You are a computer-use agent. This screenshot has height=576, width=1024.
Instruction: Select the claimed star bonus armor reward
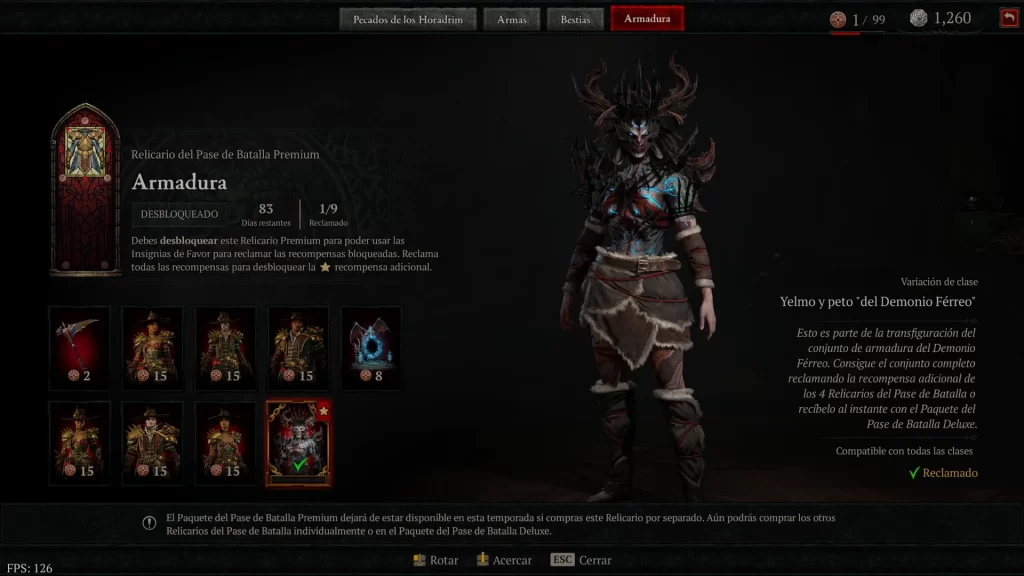(x=298, y=442)
